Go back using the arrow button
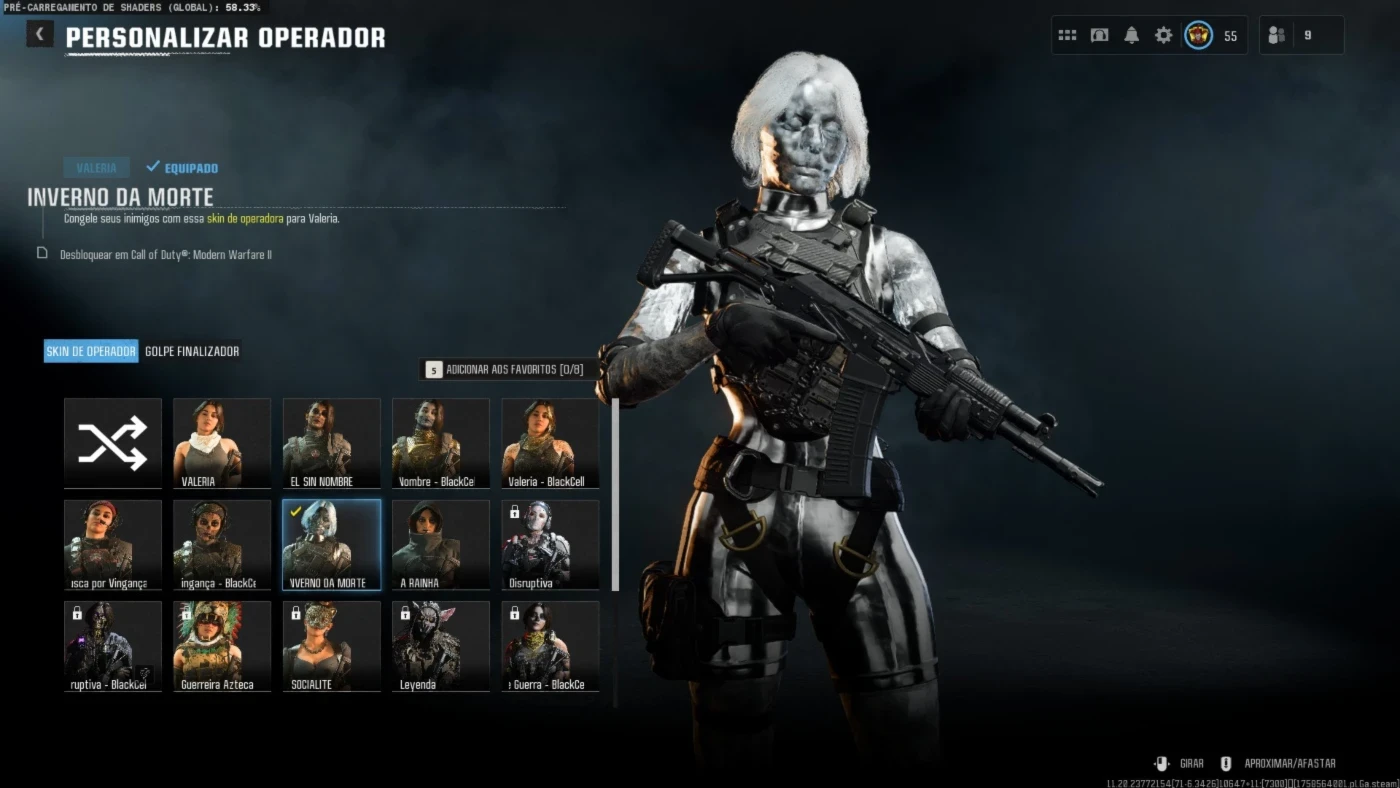Viewport: 1400px width, 788px height. tap(39, 35)
